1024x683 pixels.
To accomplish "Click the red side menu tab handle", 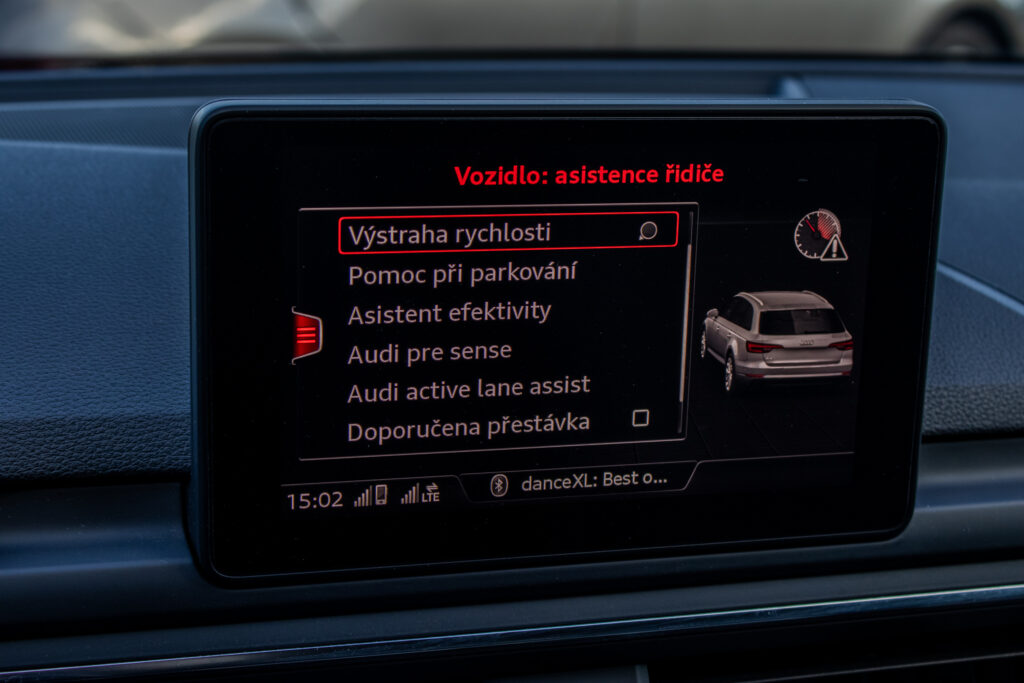I will (307, 334).
